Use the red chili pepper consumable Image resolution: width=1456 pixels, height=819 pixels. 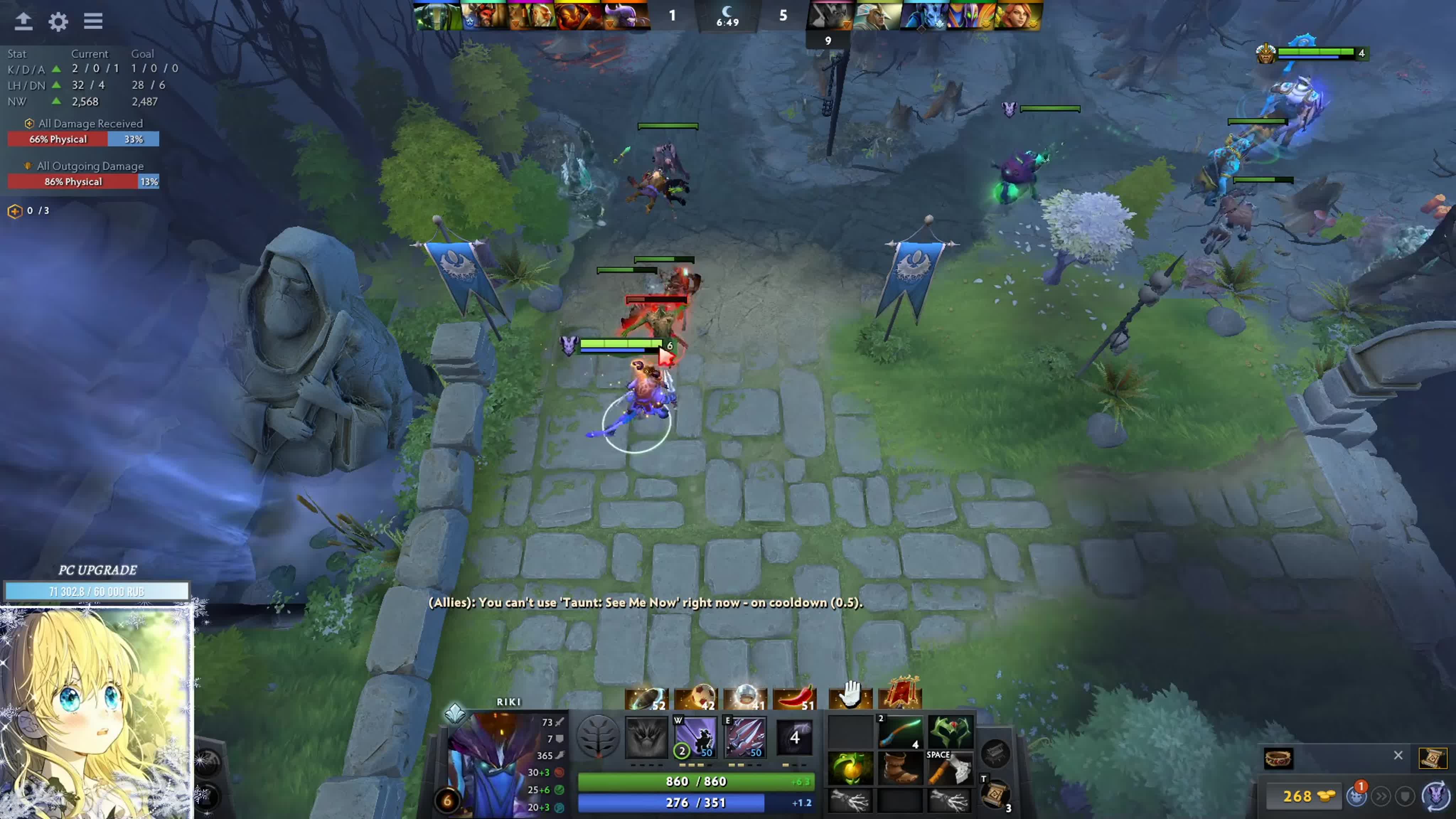794,698
